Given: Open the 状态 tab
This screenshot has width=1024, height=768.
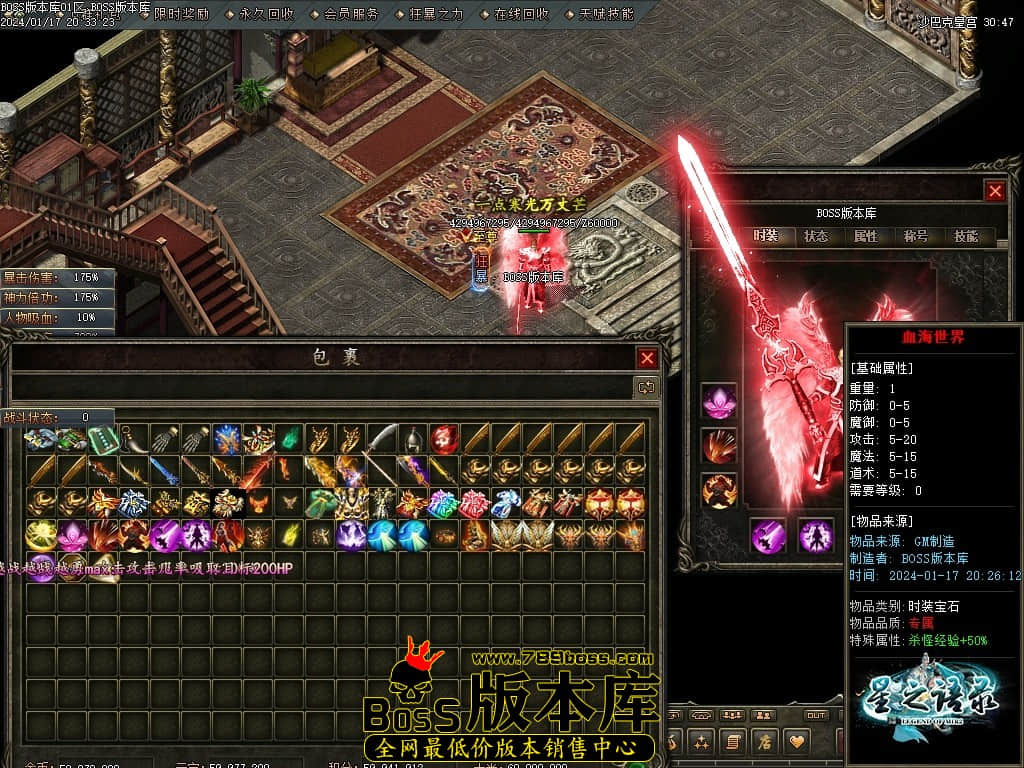Looking at the screenshot, I should point(816,236).
